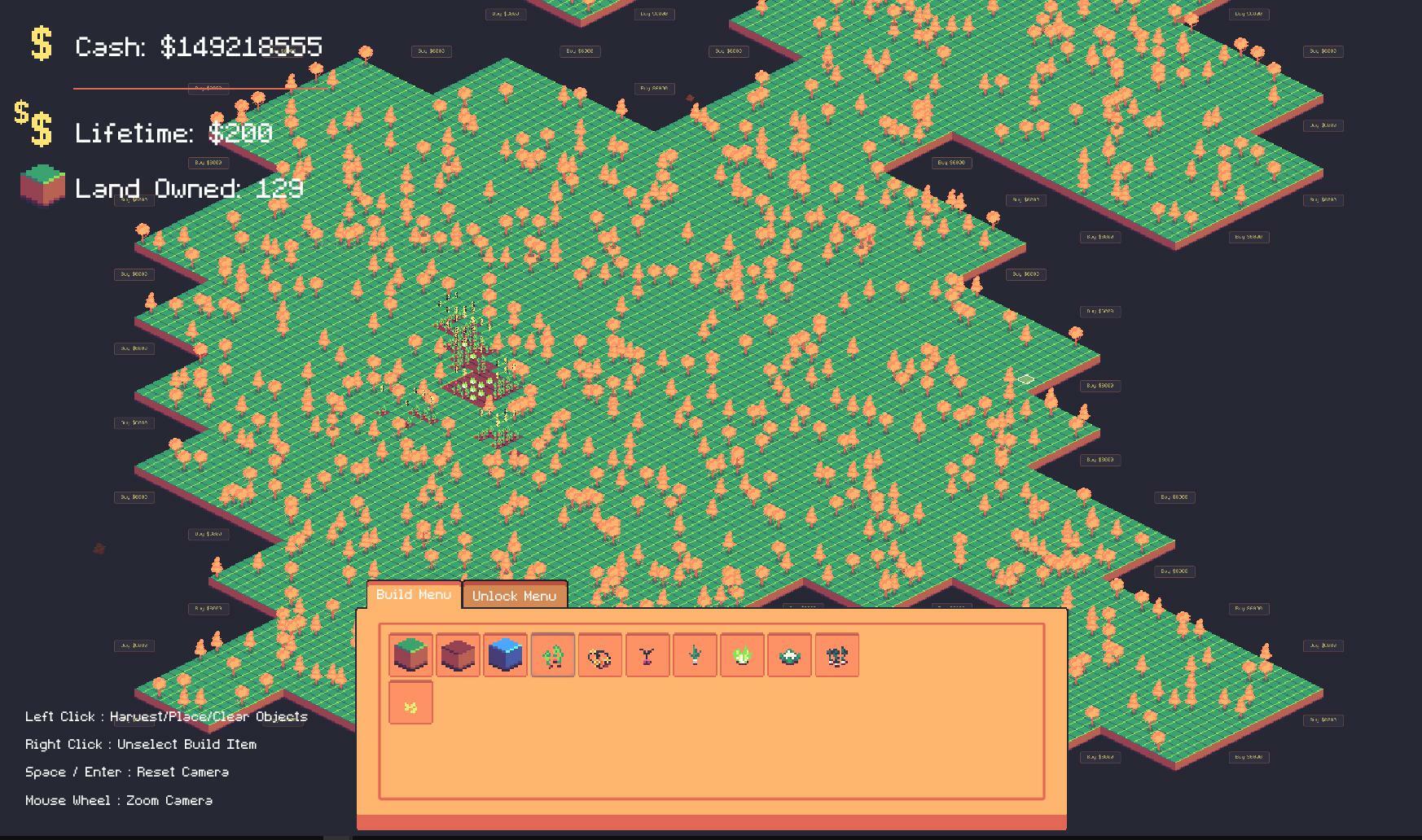
Task: Switch to the Unlock Menu tab
Action: pyautogui.click(x=514, y=596)
